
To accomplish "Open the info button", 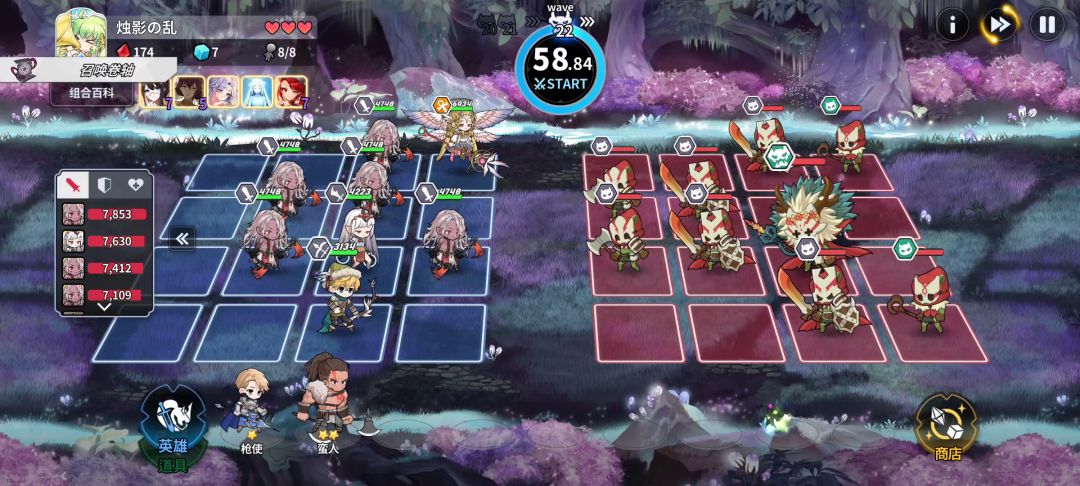I will tap(951, 24).
